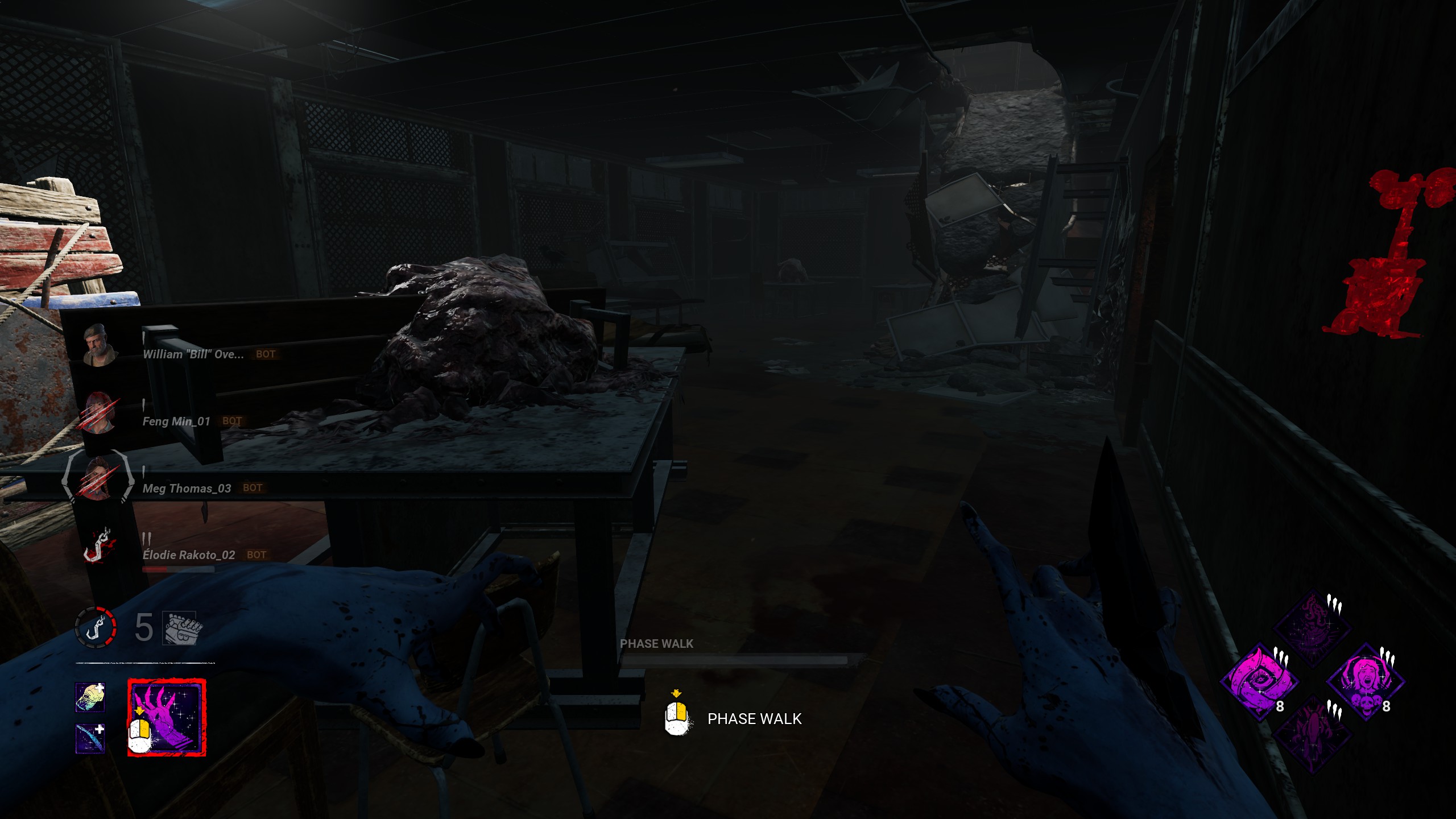Select Bill Overbeck's survivor portrait
The image size is (1456, 819).
pyautogui.click(x=99, y=345)
